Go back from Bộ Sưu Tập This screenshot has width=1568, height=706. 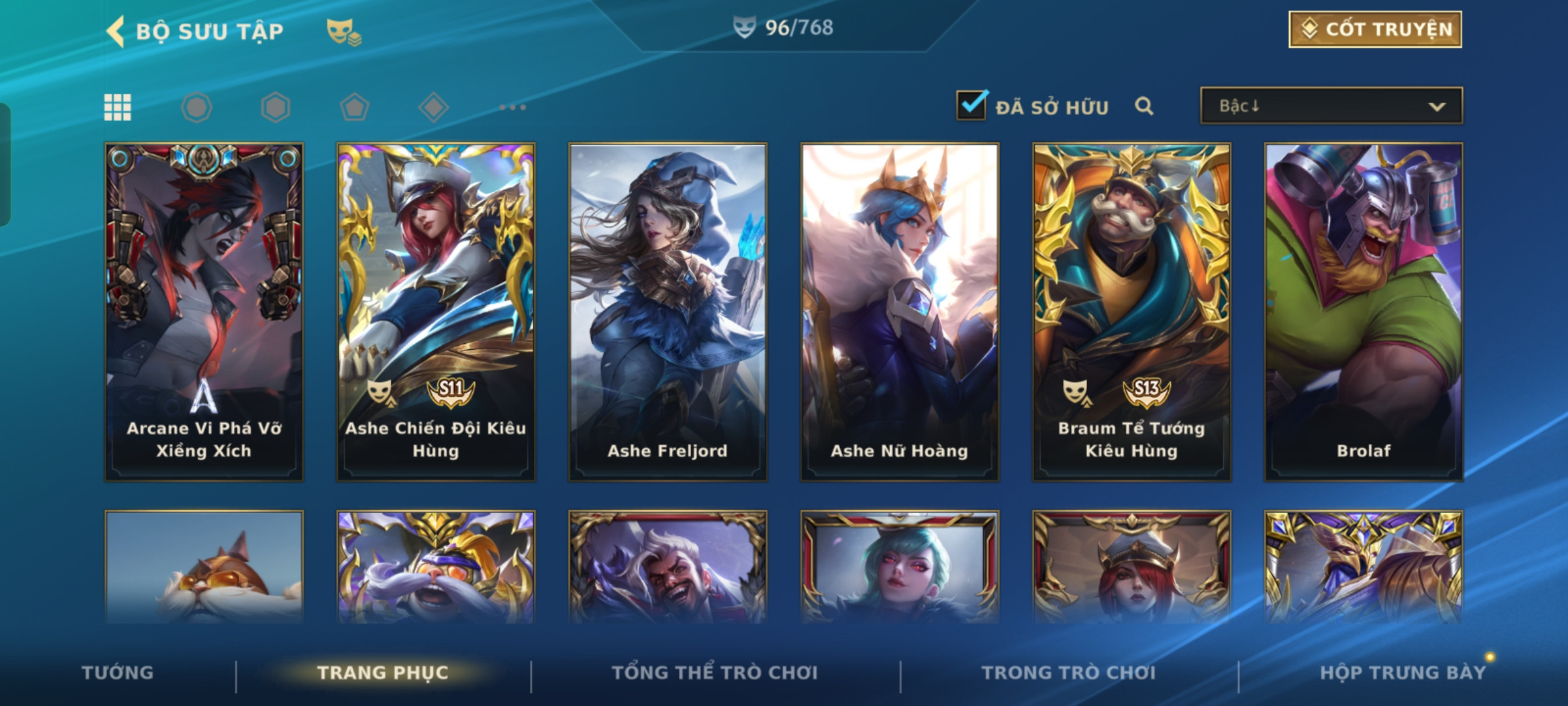pos(116,31)
